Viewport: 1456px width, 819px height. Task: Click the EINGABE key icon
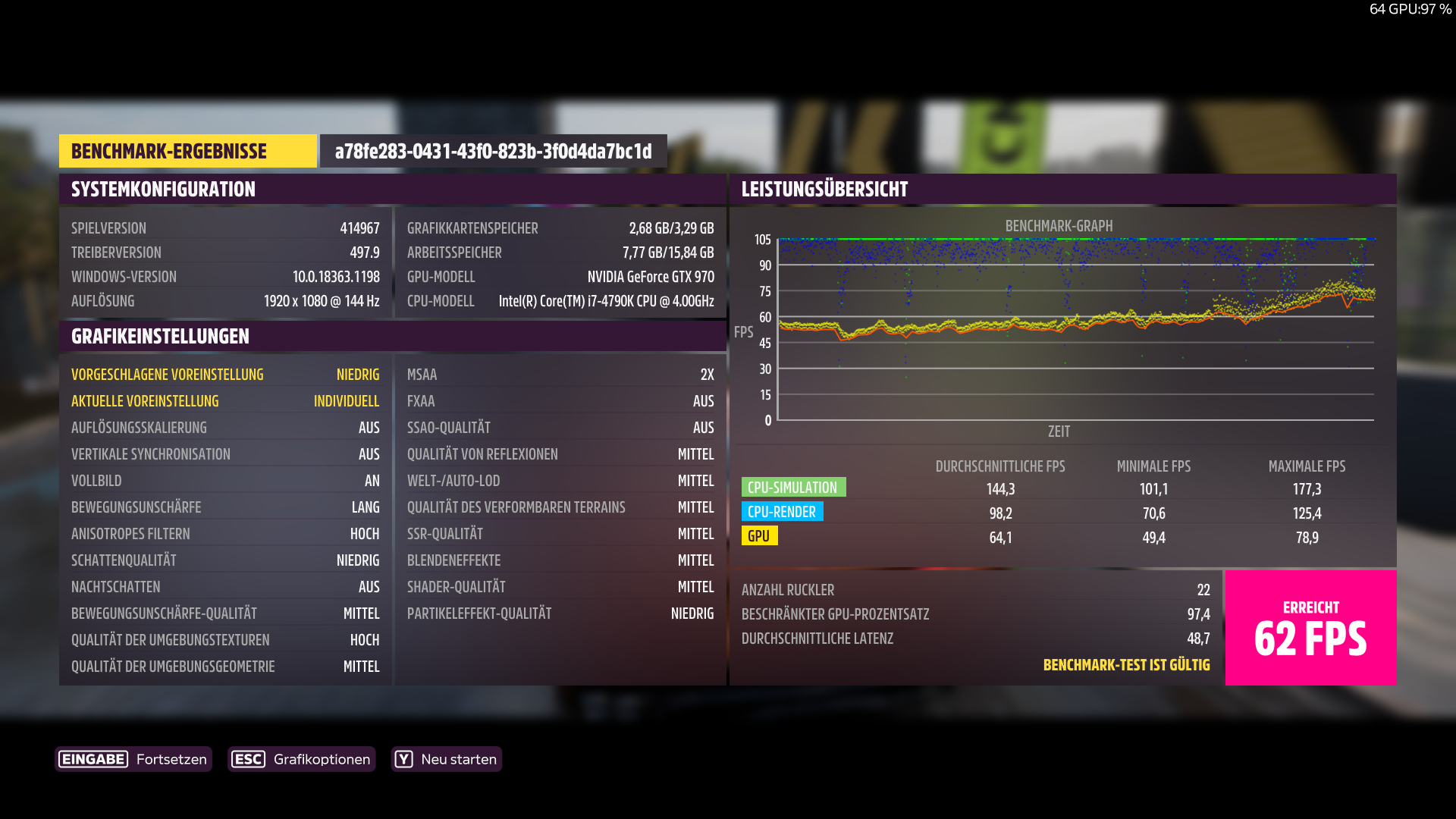[93, 759]
